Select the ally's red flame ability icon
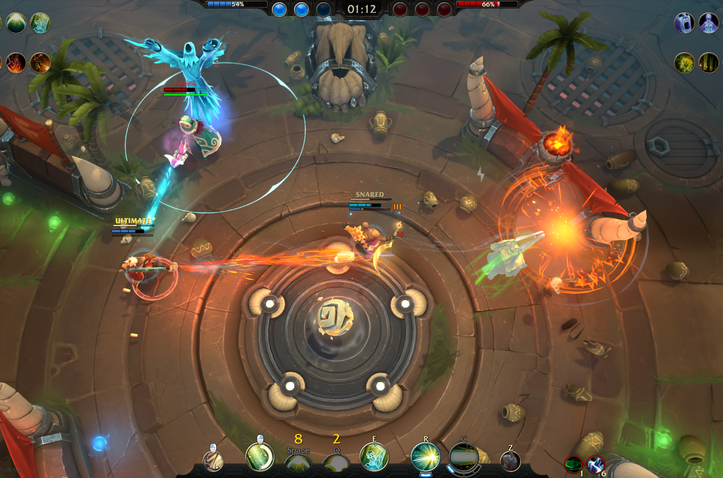The height and width of the screenshot is (478, 723). tap(16, 62)
